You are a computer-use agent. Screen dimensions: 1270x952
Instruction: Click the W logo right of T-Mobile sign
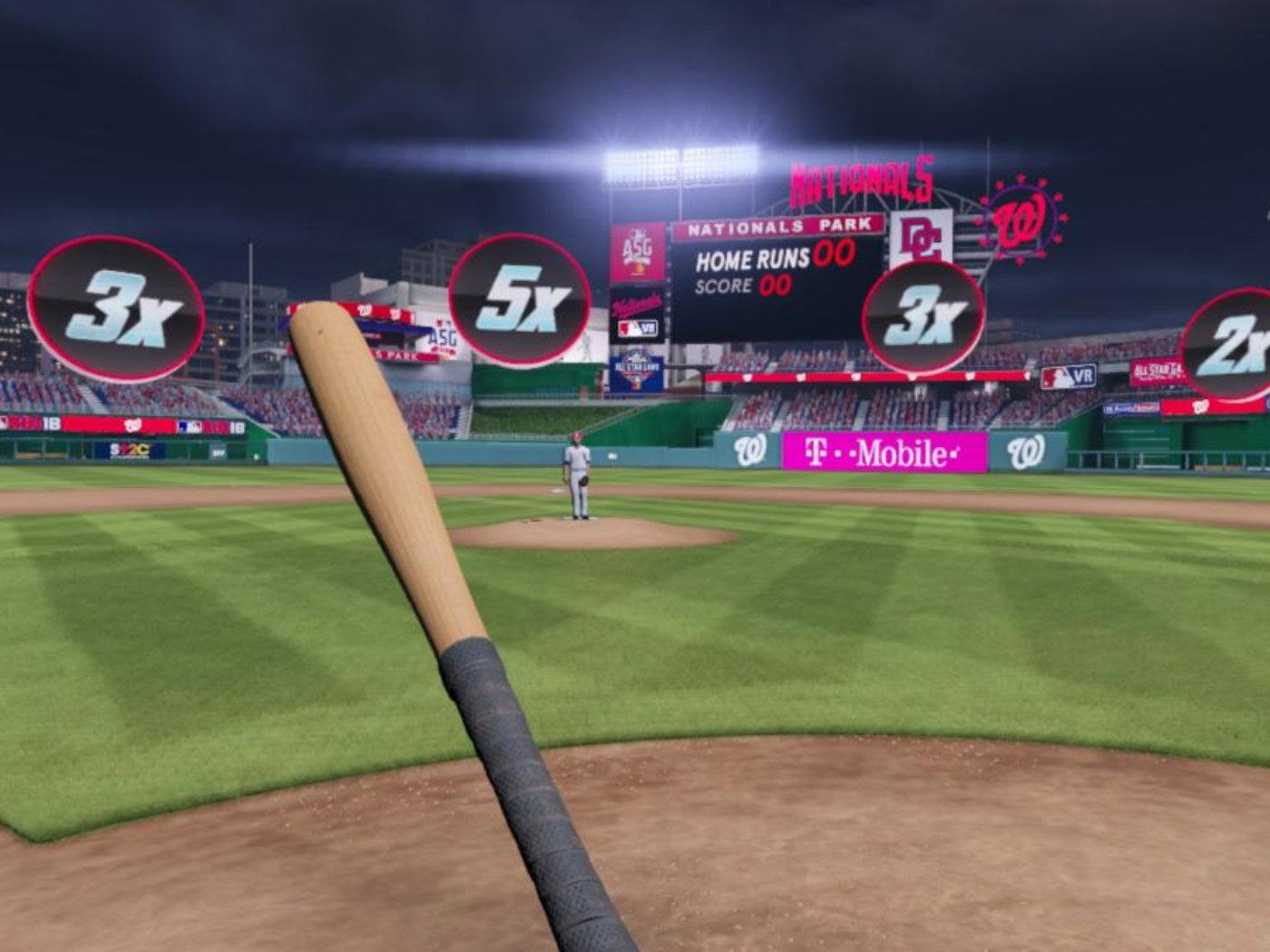pyautogui.click(x=1025, y=453)
